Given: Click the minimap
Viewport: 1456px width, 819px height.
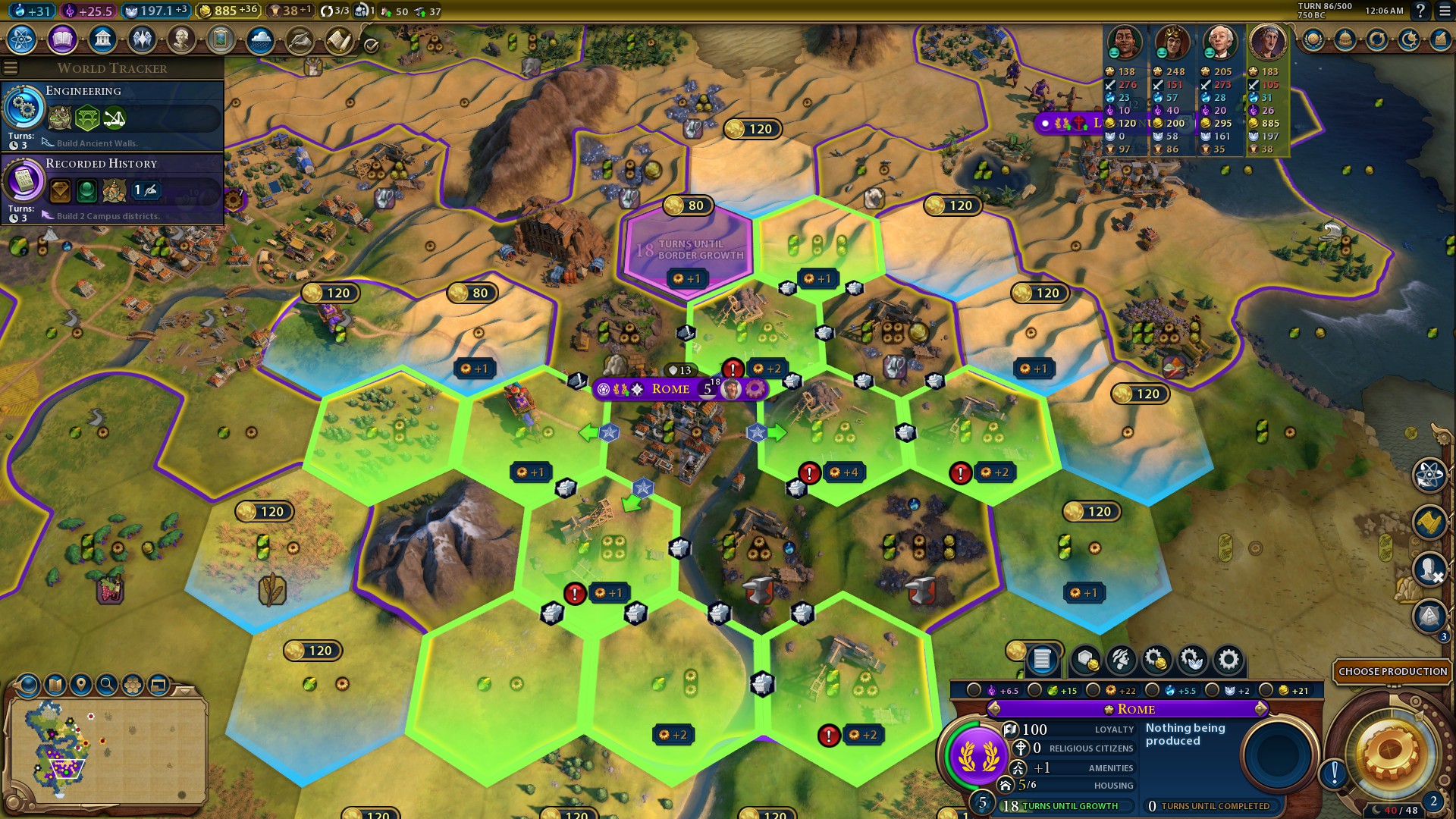Looking at the screenshot, I should [106, 747].
